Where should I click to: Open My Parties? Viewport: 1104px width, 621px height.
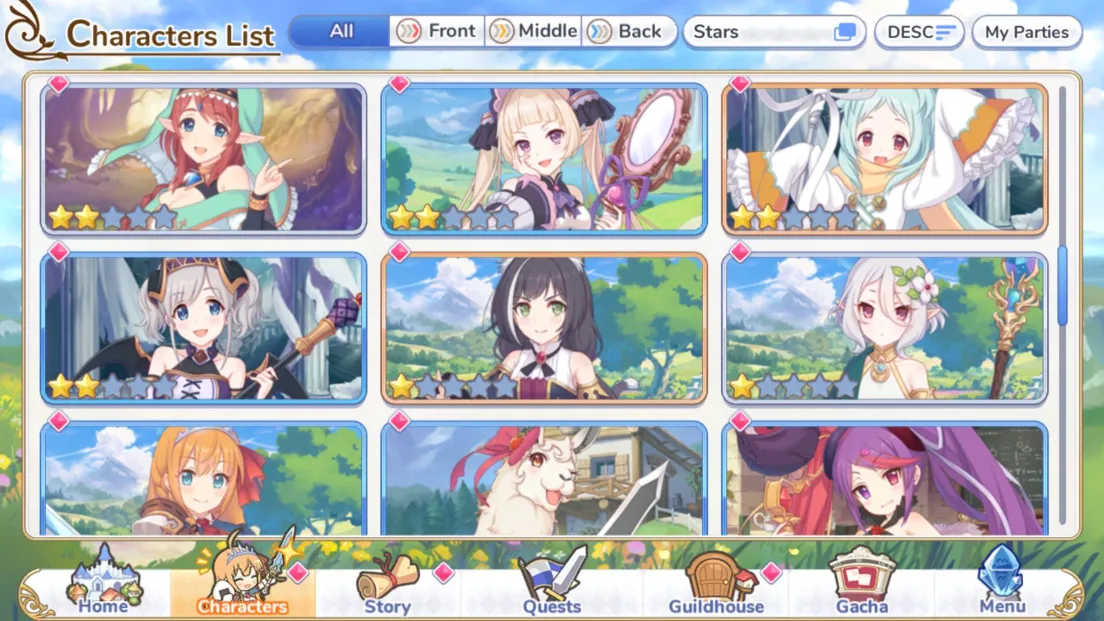point(1026,32)
